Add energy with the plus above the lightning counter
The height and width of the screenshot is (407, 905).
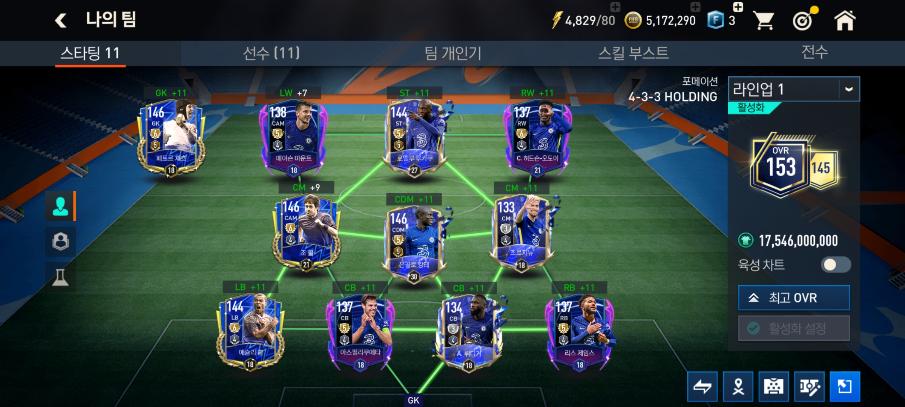[x=616, y=6]
